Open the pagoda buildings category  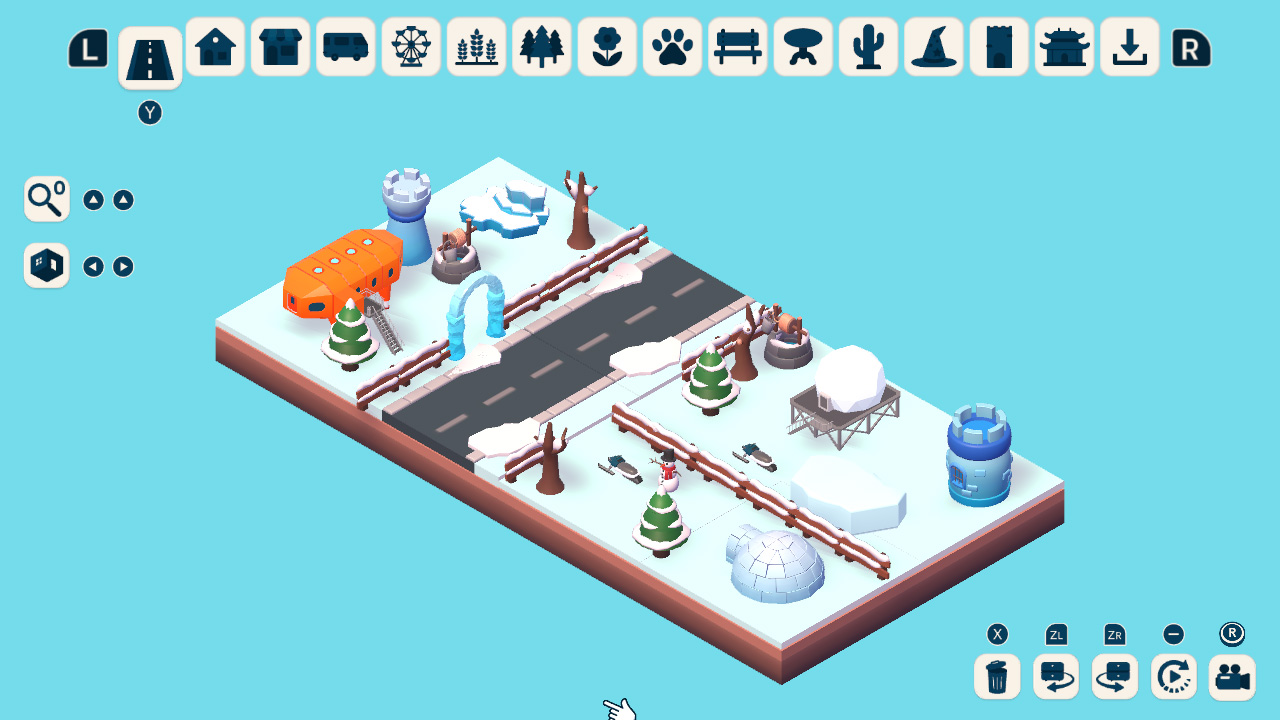(x=1064, y=46)
